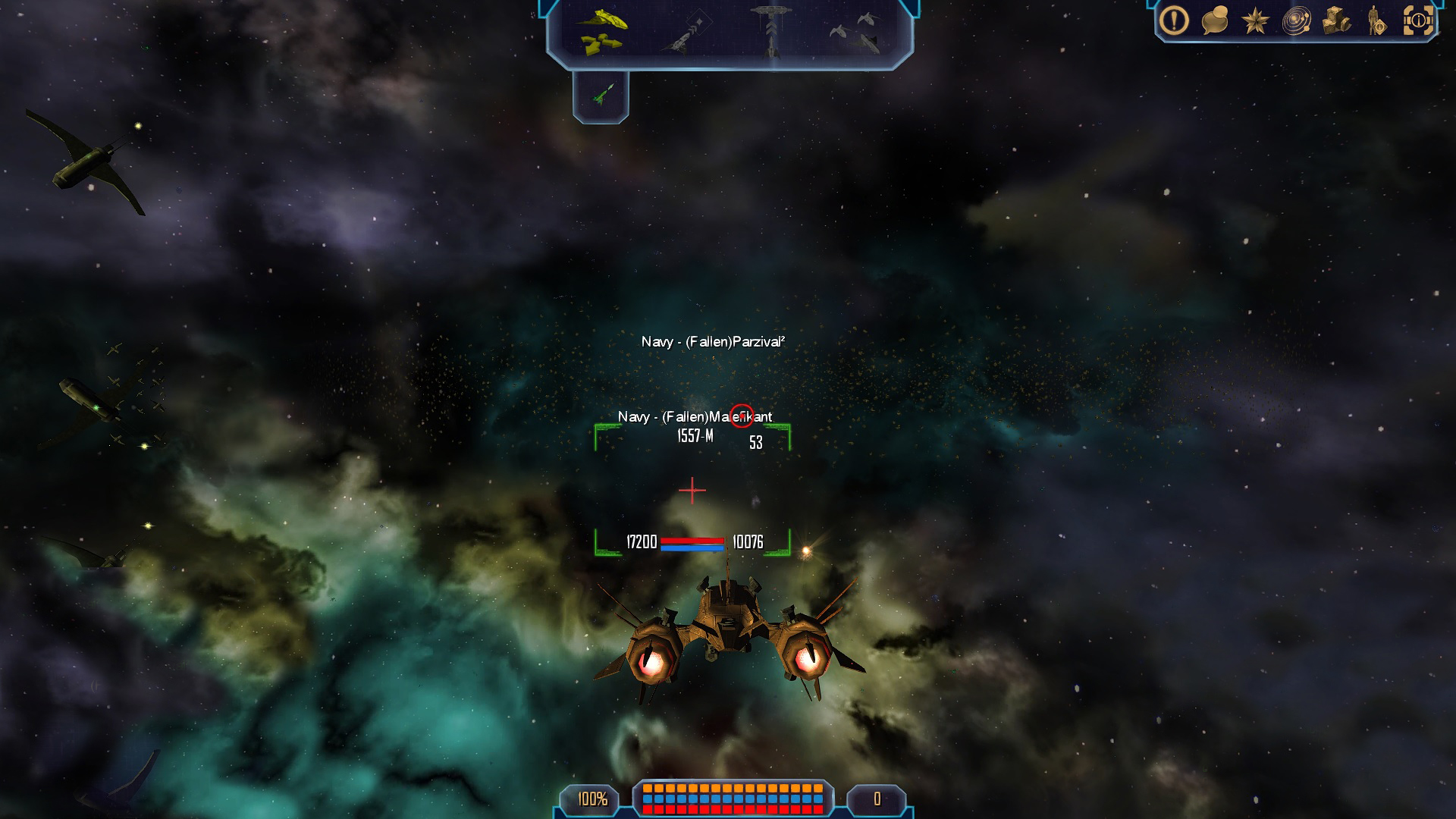The height and width of the screenshot is (819, 1456).
Task: Open the exclamation mark alerts icon
Action: point(1174,21)
